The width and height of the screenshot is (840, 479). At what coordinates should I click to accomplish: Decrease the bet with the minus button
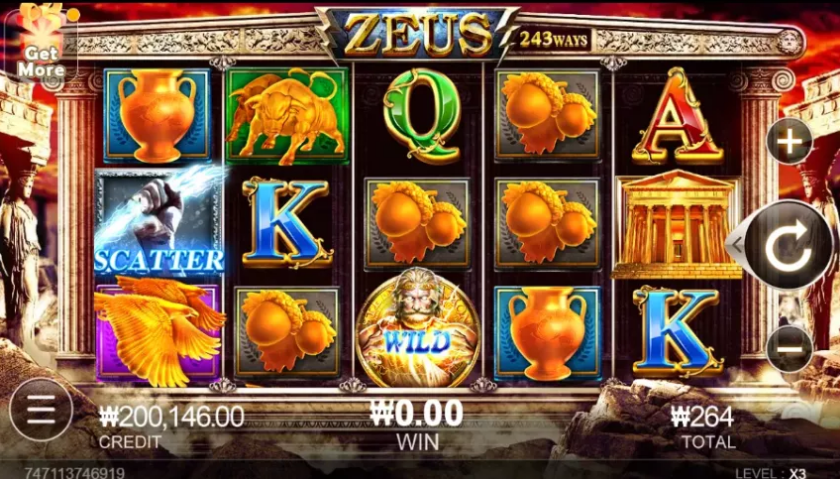[789, 349]
